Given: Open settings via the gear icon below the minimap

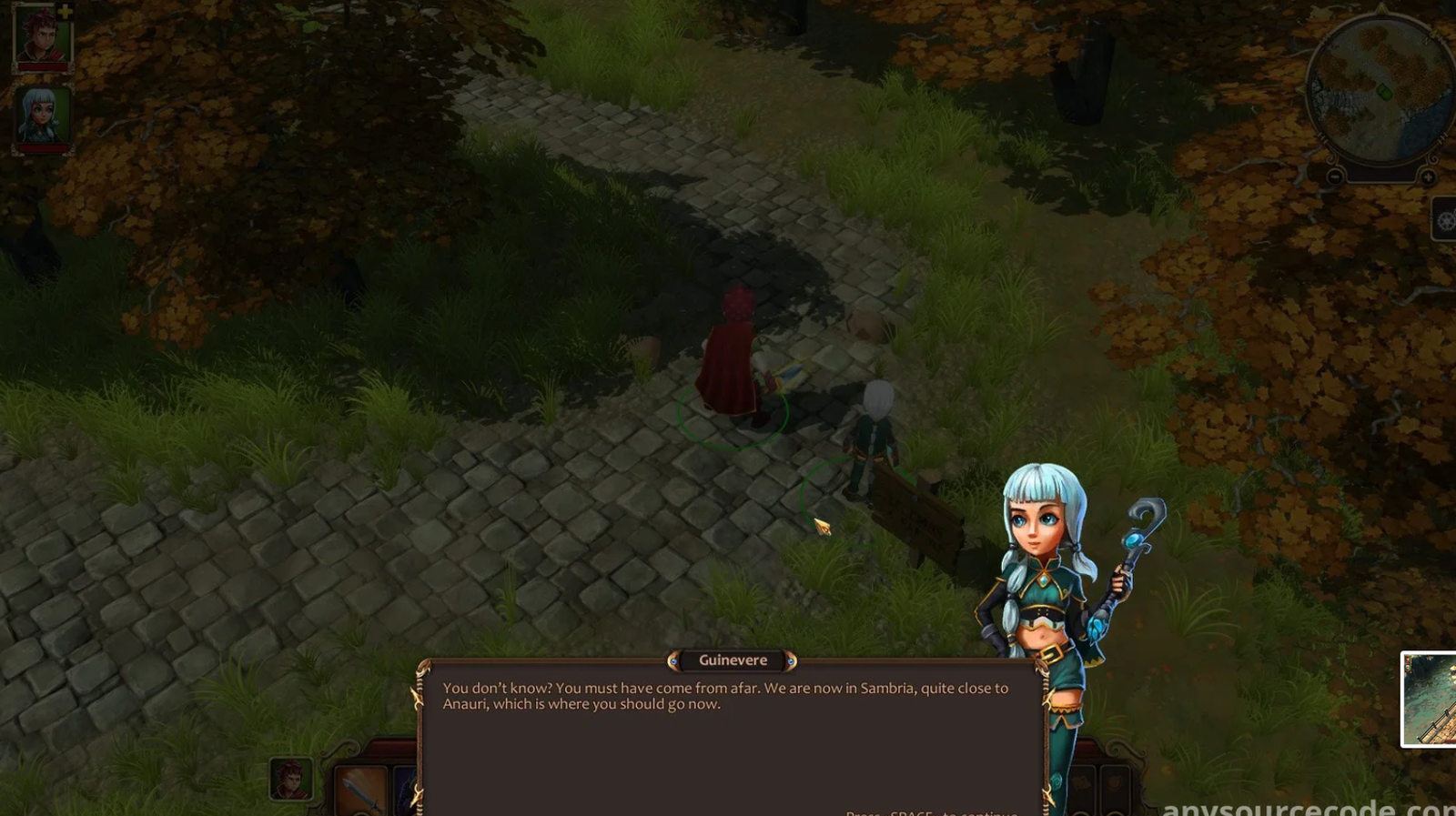Looking at the screenshot, I should pos(1445,220).
